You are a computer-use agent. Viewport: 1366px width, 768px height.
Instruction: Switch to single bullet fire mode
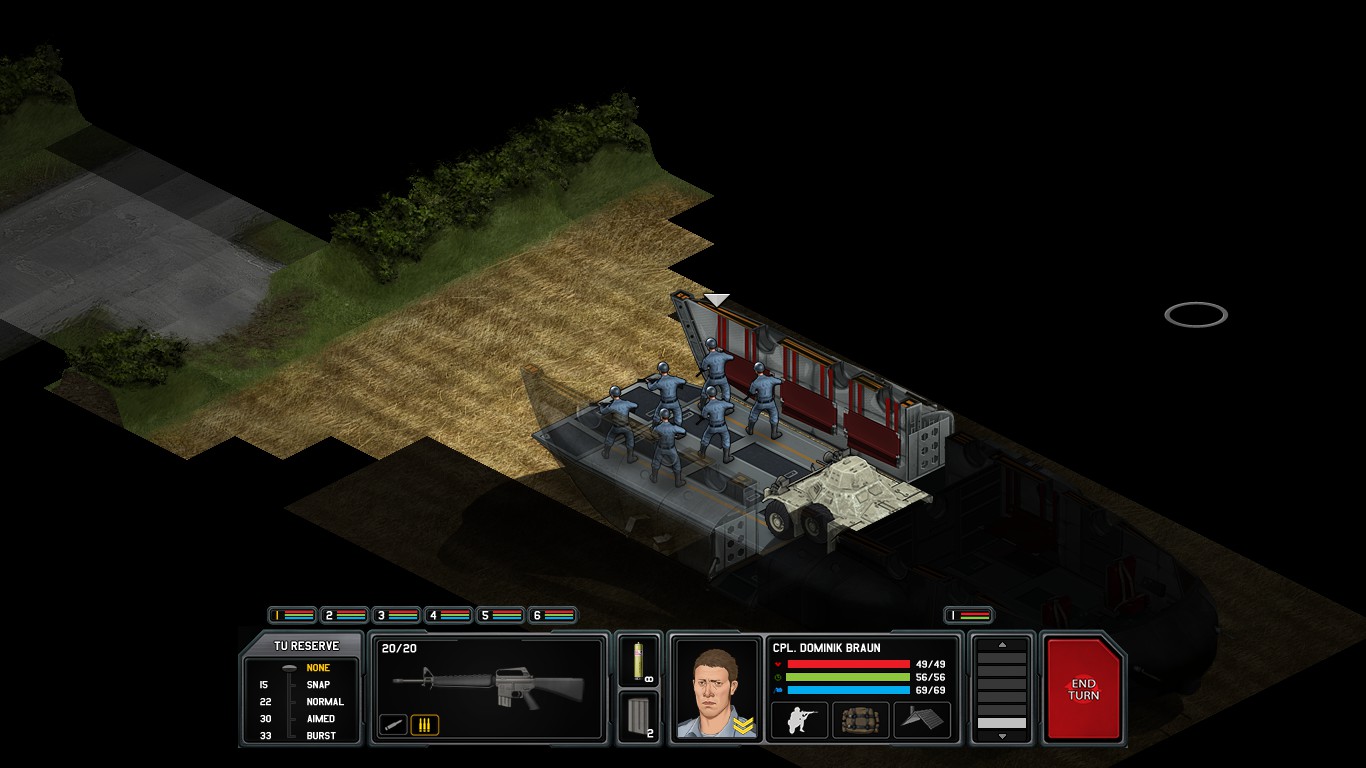pyautogui.click(x=393, y=725)
